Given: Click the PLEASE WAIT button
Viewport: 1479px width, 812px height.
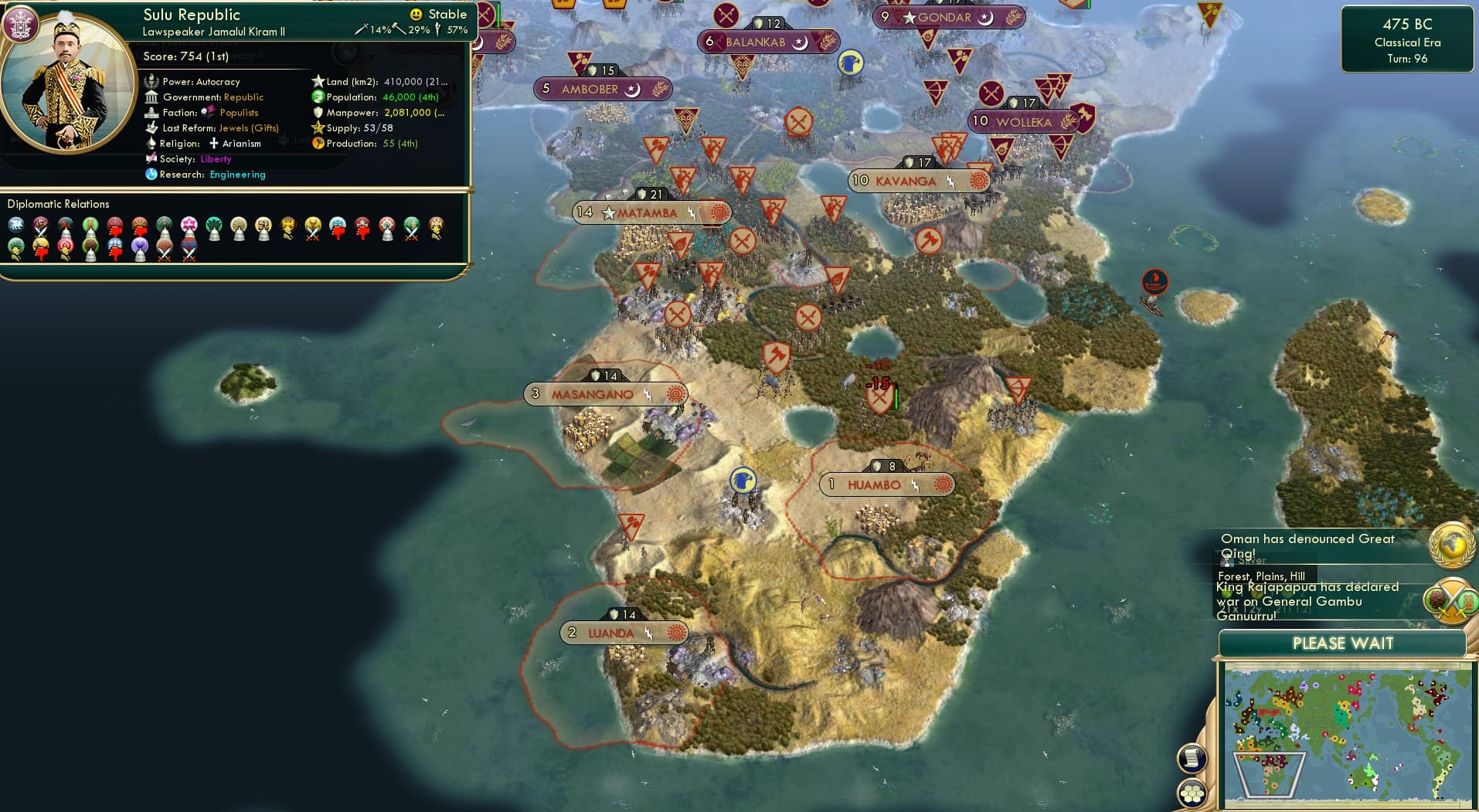Looking at the screenshot, I should point(1343,643).
